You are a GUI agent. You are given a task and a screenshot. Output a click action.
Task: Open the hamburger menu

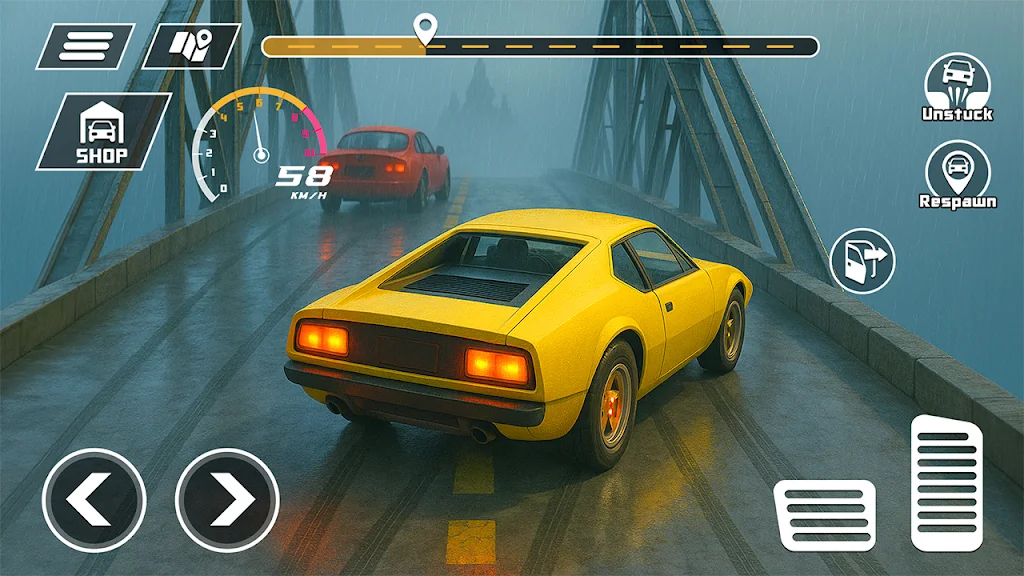(x=84, y=46)
